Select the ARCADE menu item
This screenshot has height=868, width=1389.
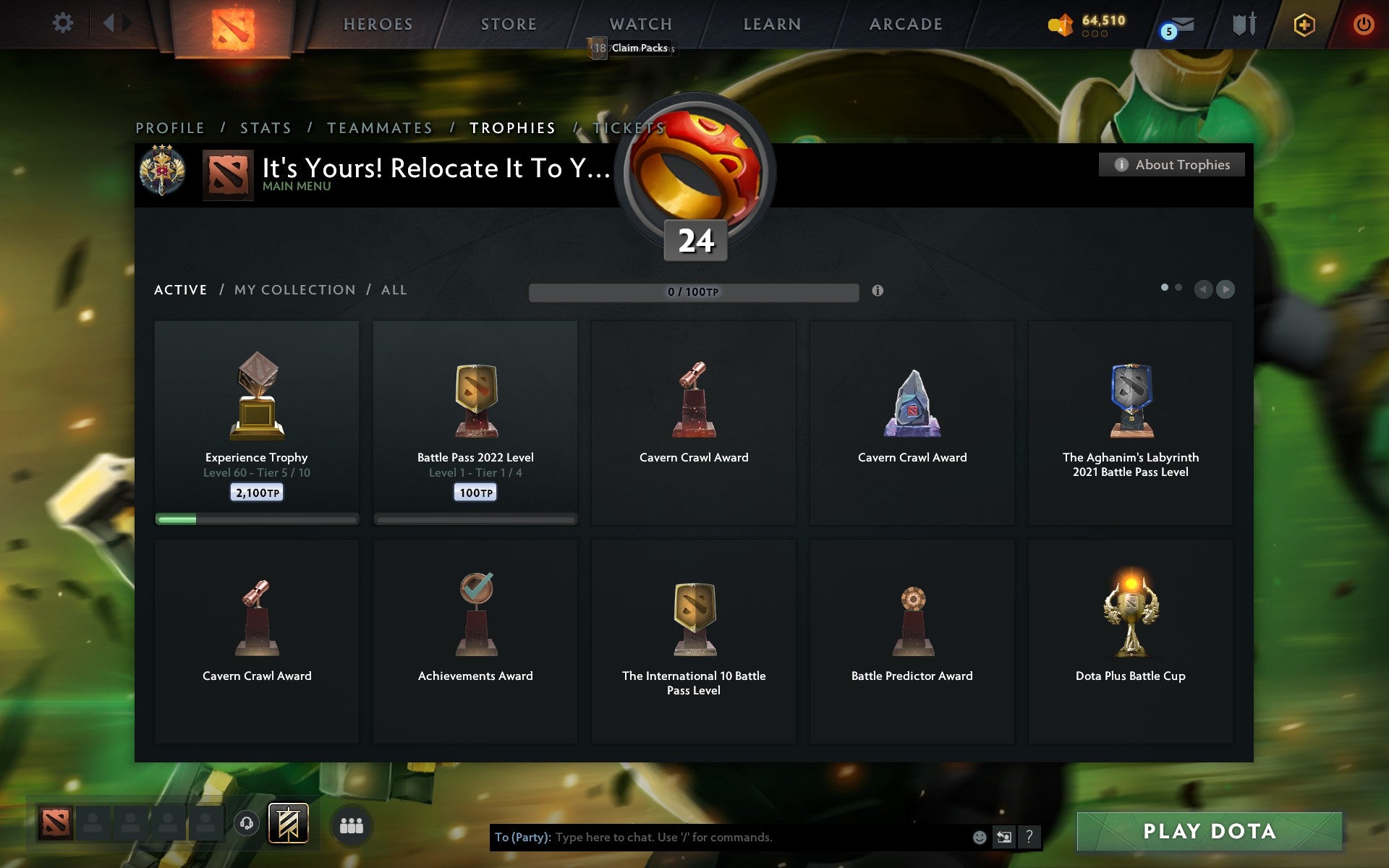pyautogui.click(x=905, y=24)
